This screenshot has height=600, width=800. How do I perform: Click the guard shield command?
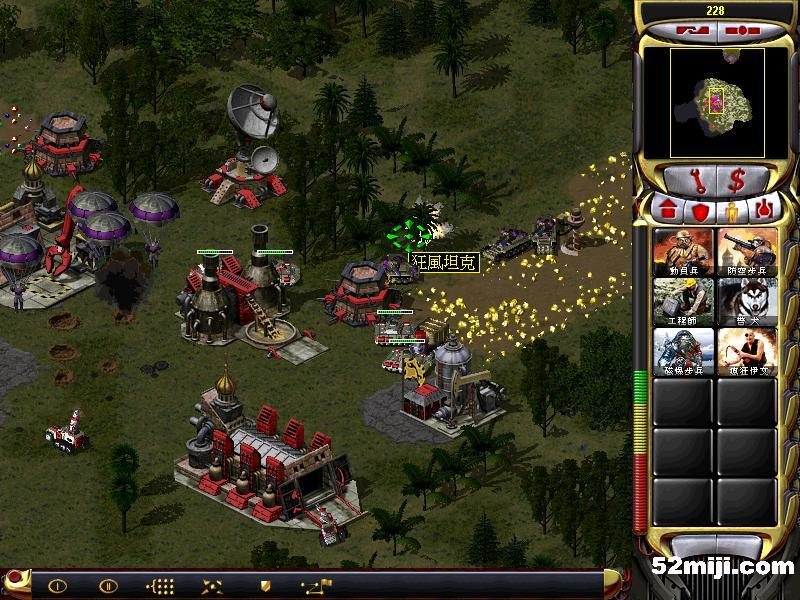(265, 585)
